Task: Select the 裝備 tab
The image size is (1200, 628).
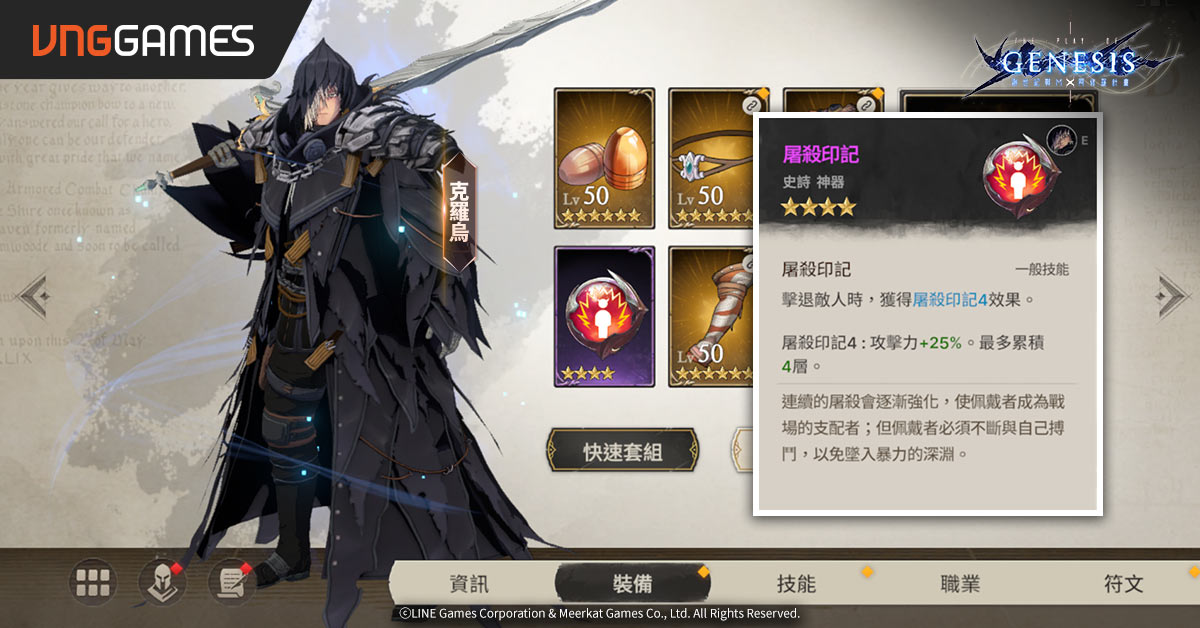Action: [632, 585]
